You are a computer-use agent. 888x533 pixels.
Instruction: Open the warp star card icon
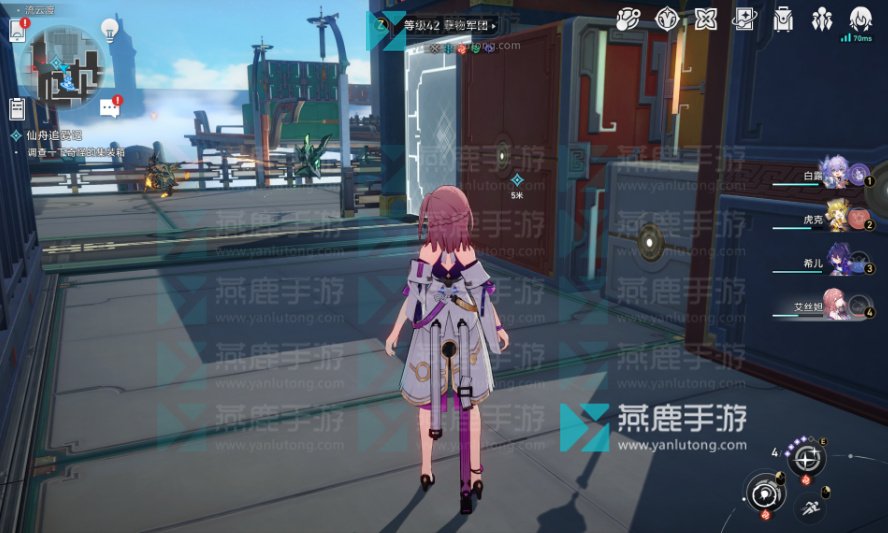[x=745, y=18]
